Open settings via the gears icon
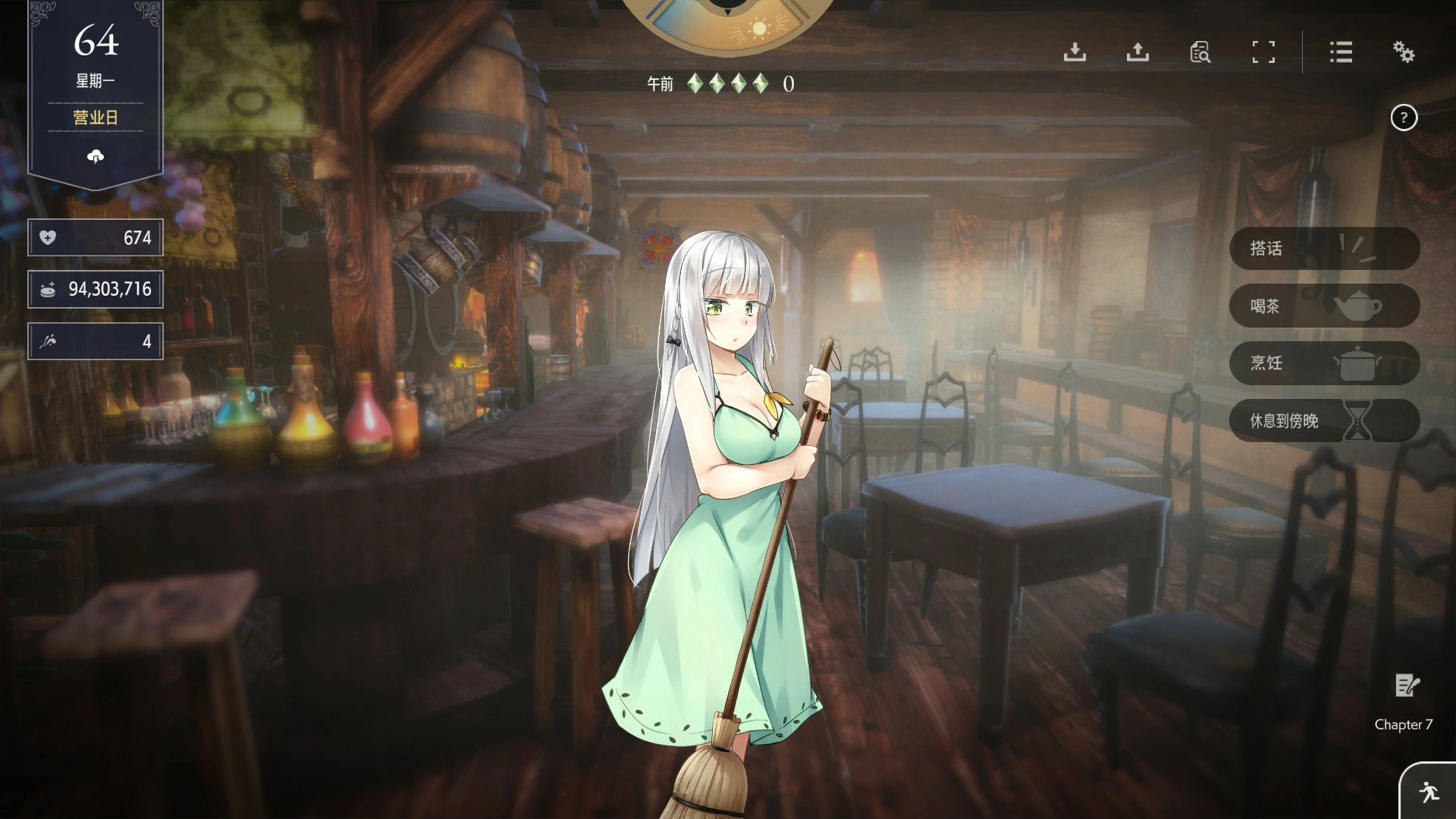Viewport: 1456px width, 819px height. click(1404, 52)
